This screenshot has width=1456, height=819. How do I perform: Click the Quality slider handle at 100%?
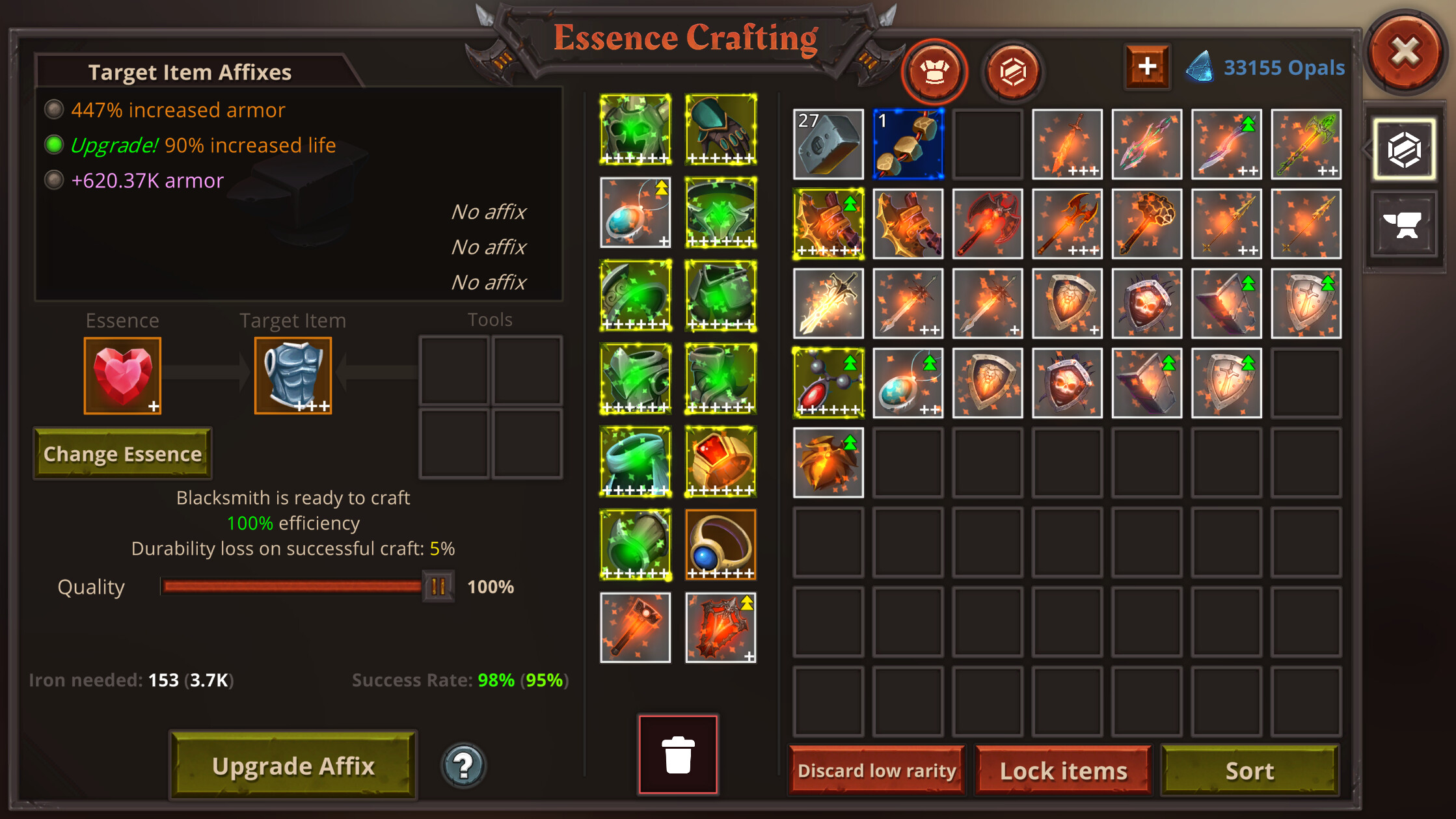(x=437, y=586)
